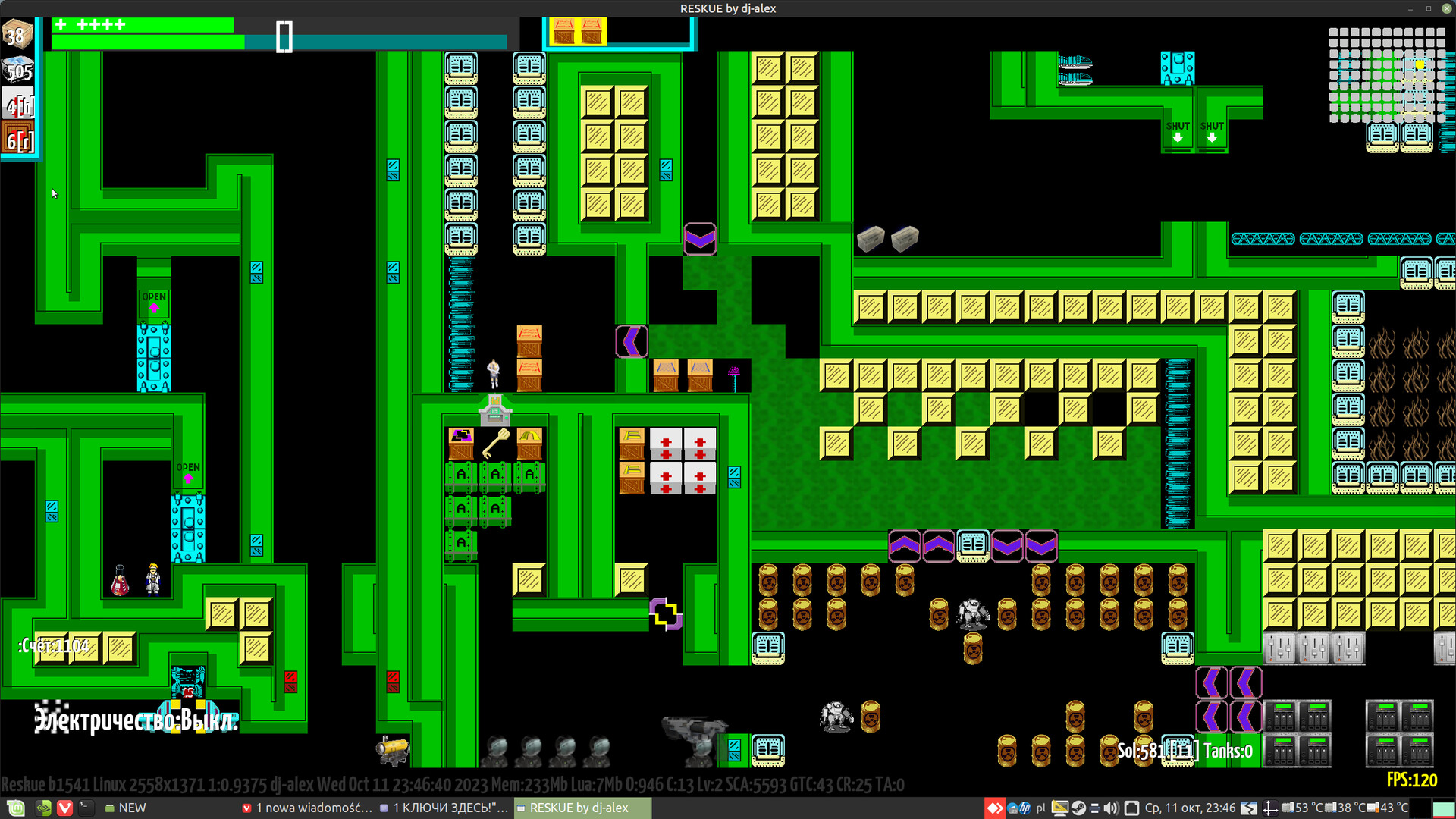Open the Linux Mint menu
The width and height of the screenshot is (1456, 819).
coord(15,808)
